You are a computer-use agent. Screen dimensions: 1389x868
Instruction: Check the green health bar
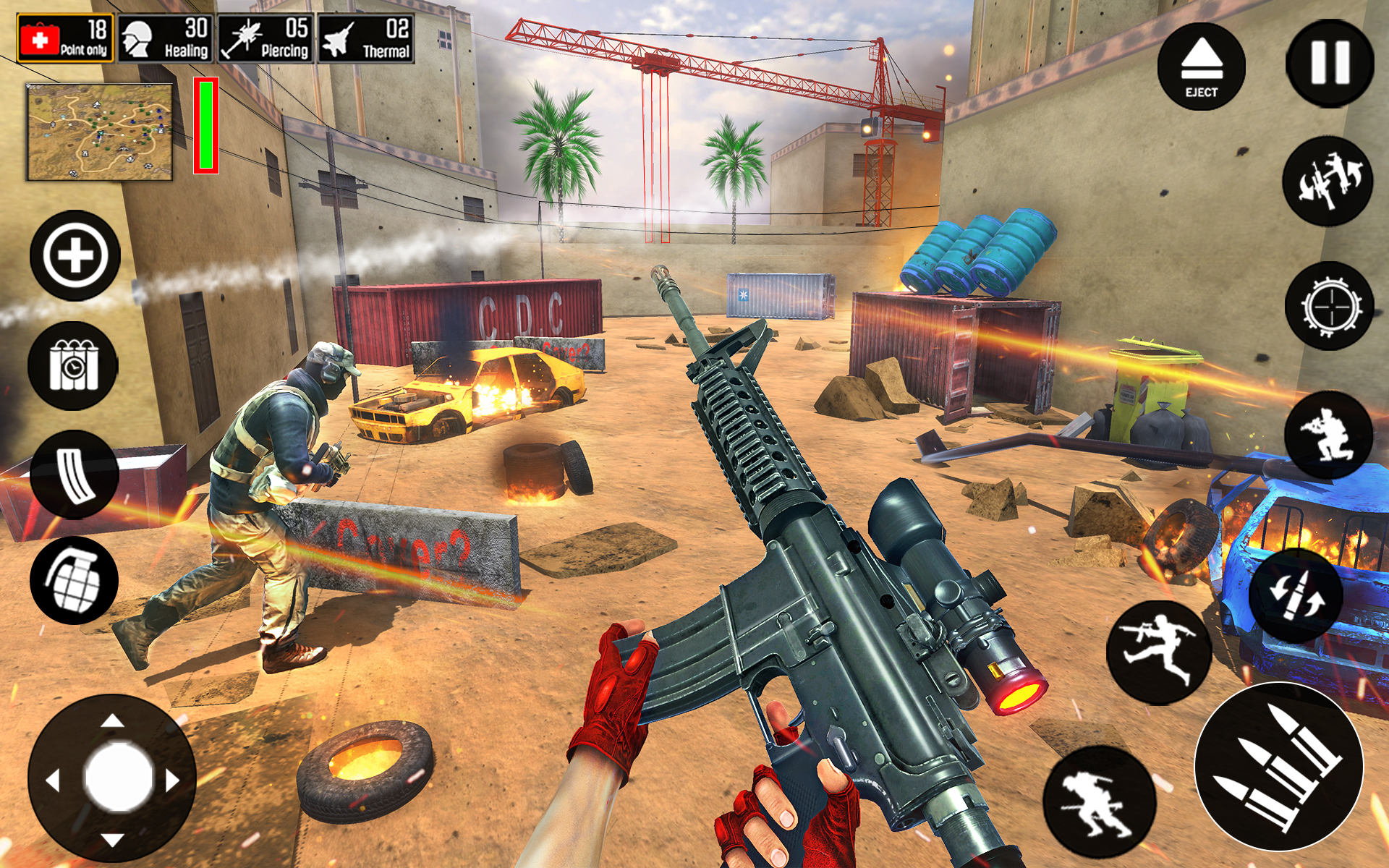pyautogui.click(x=206, y=127)
